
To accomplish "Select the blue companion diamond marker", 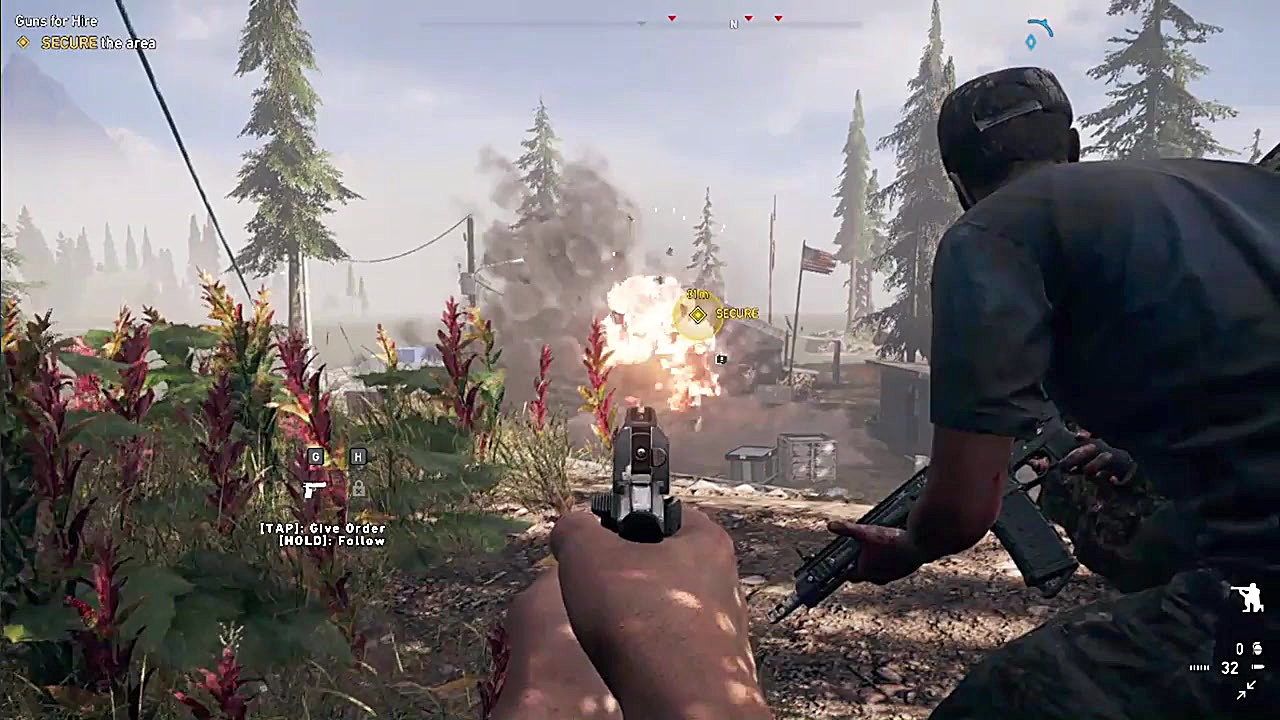I will 1031,42.
